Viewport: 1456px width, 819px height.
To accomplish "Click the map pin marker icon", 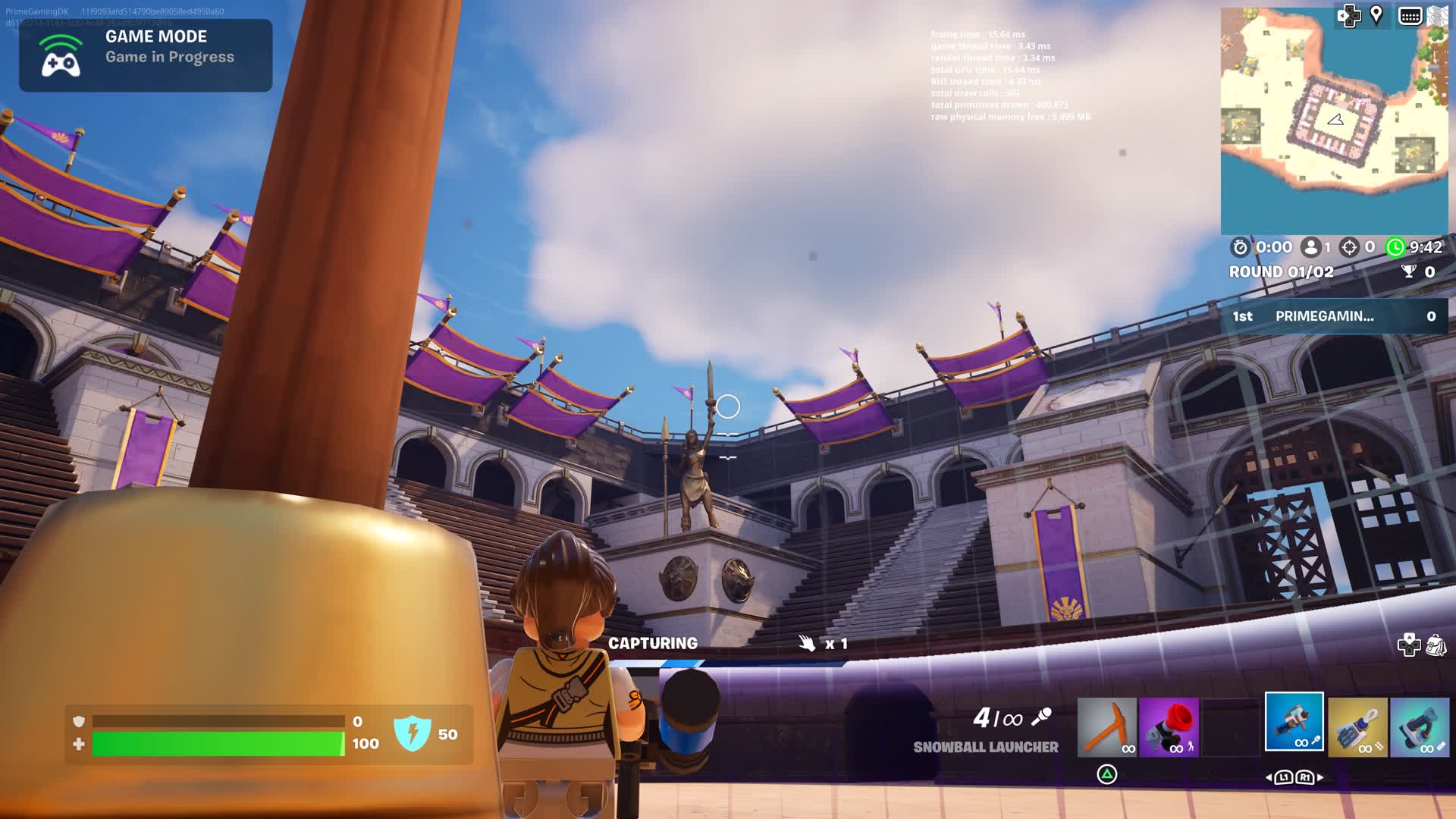I will pyautogui.click(x=1376, y=15).
